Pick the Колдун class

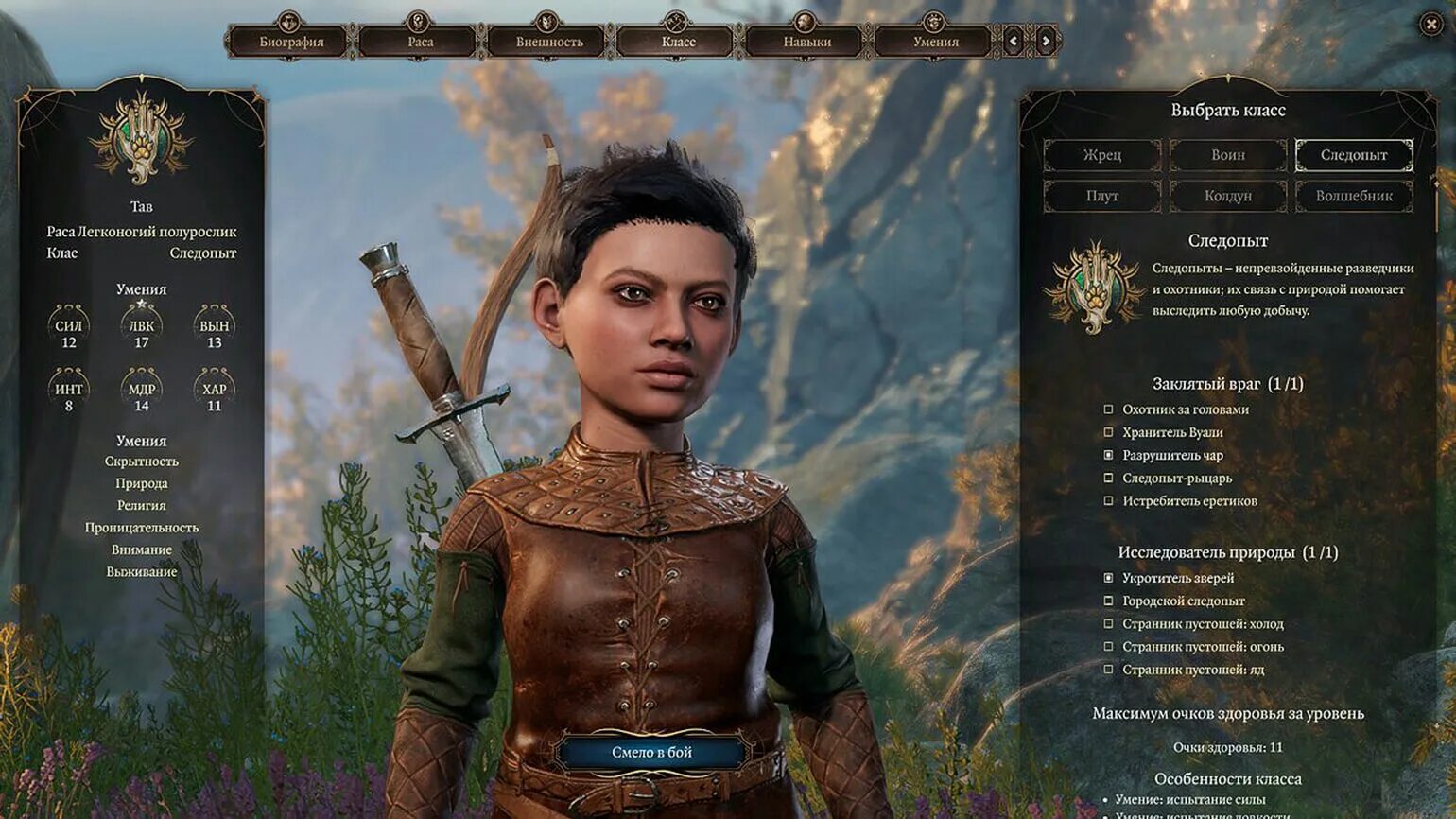point(1228,196)
